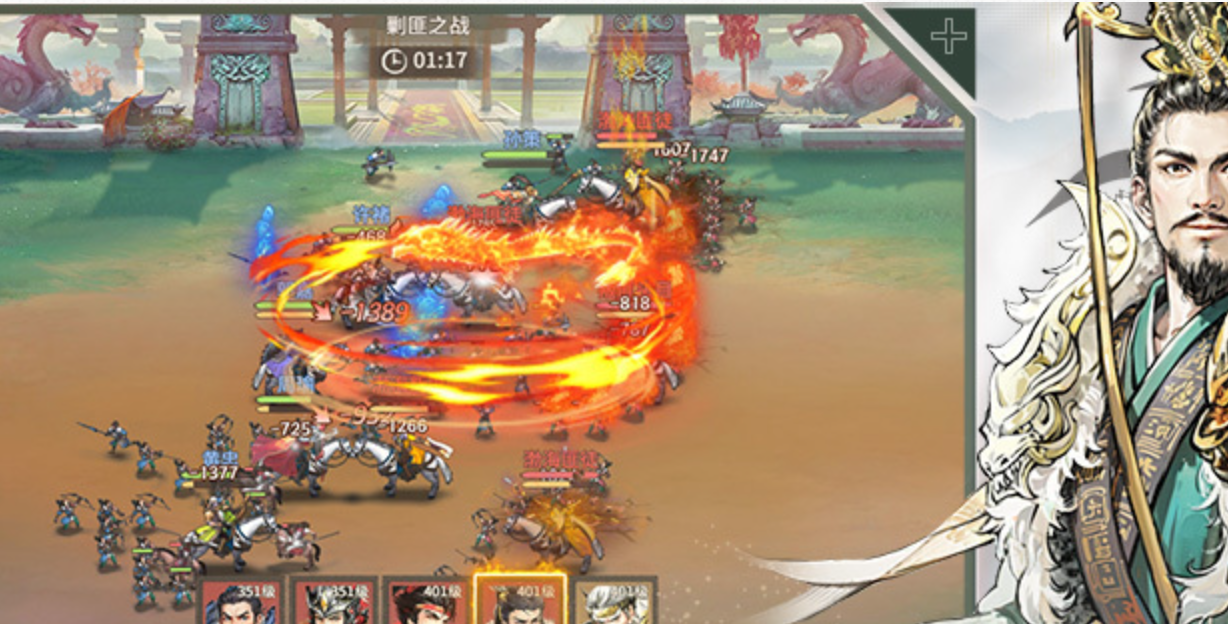Select the dark-haired level 351 hero portrait

tap(240, 602)
